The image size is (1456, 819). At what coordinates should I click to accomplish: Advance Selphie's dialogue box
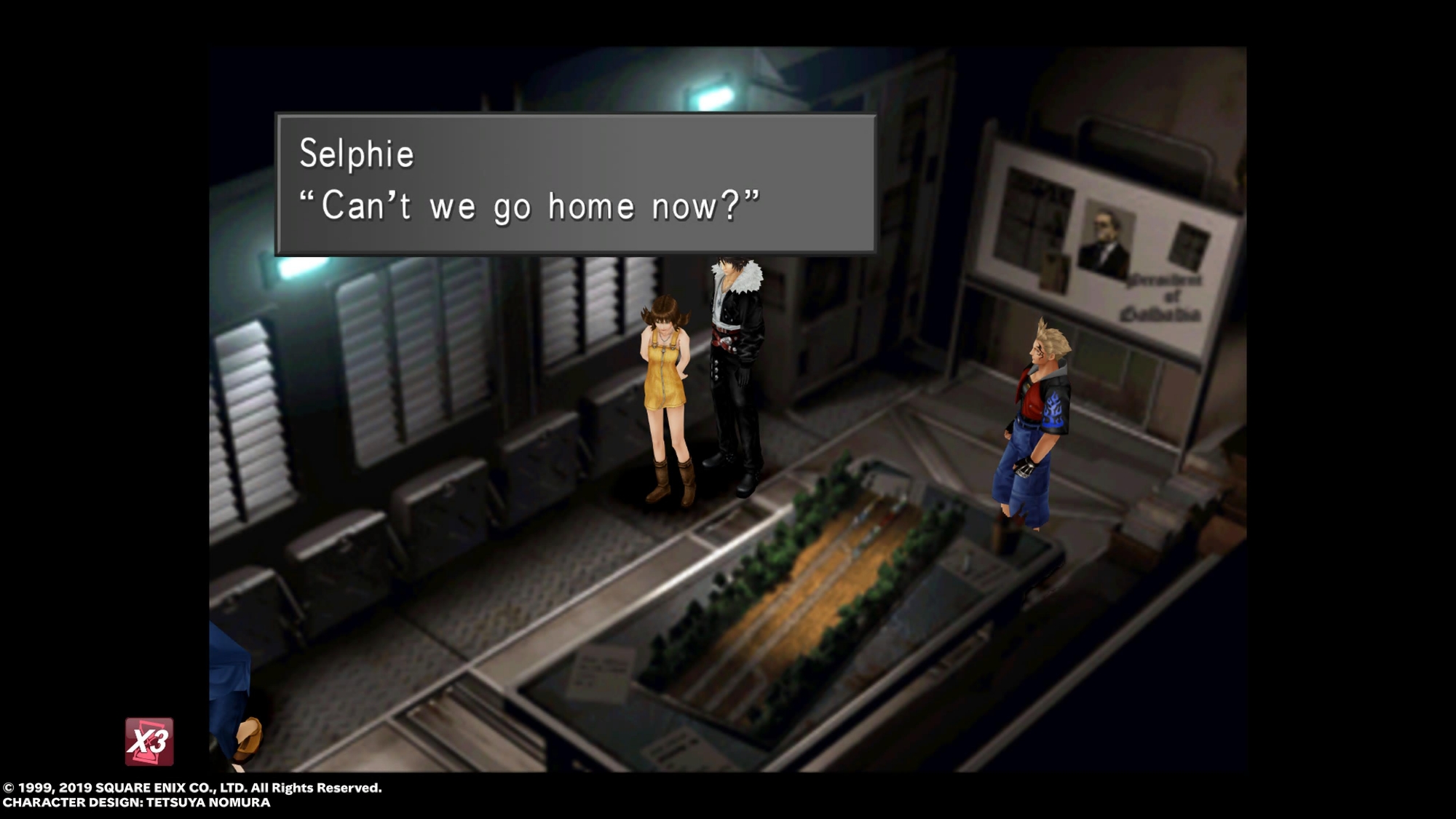[x=575, y=183]
